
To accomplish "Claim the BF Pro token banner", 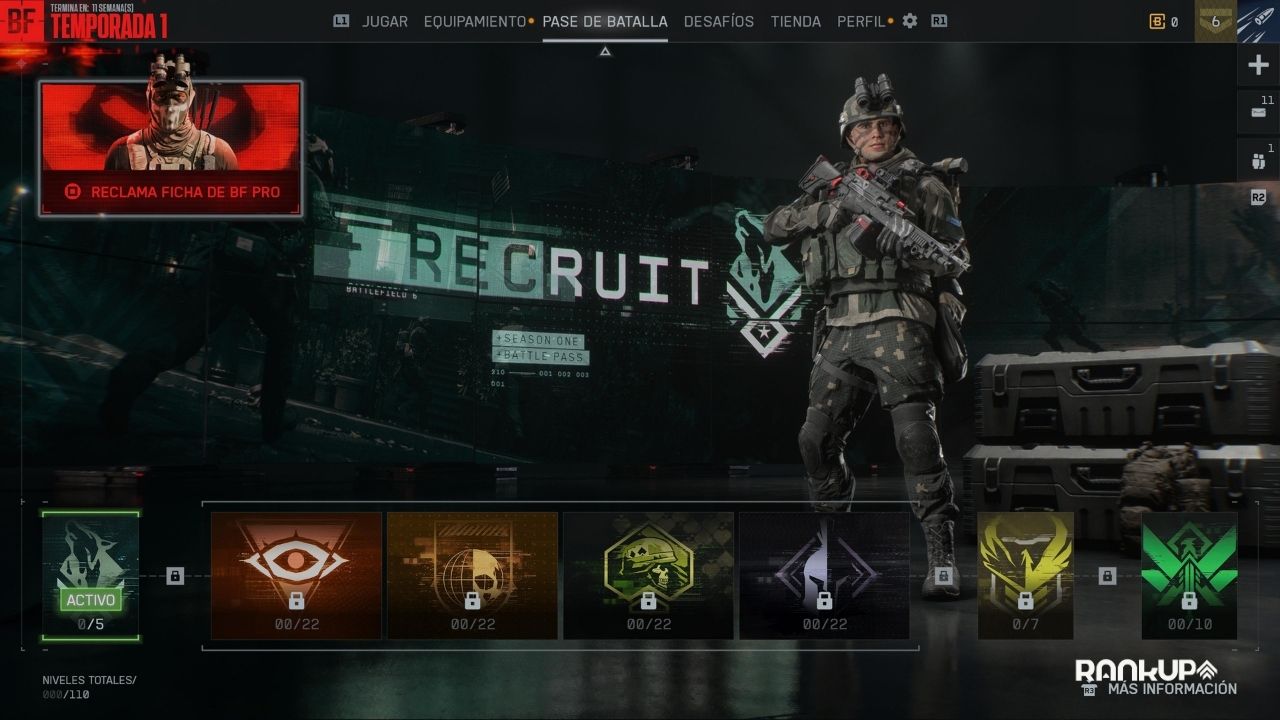I will 171,149.
